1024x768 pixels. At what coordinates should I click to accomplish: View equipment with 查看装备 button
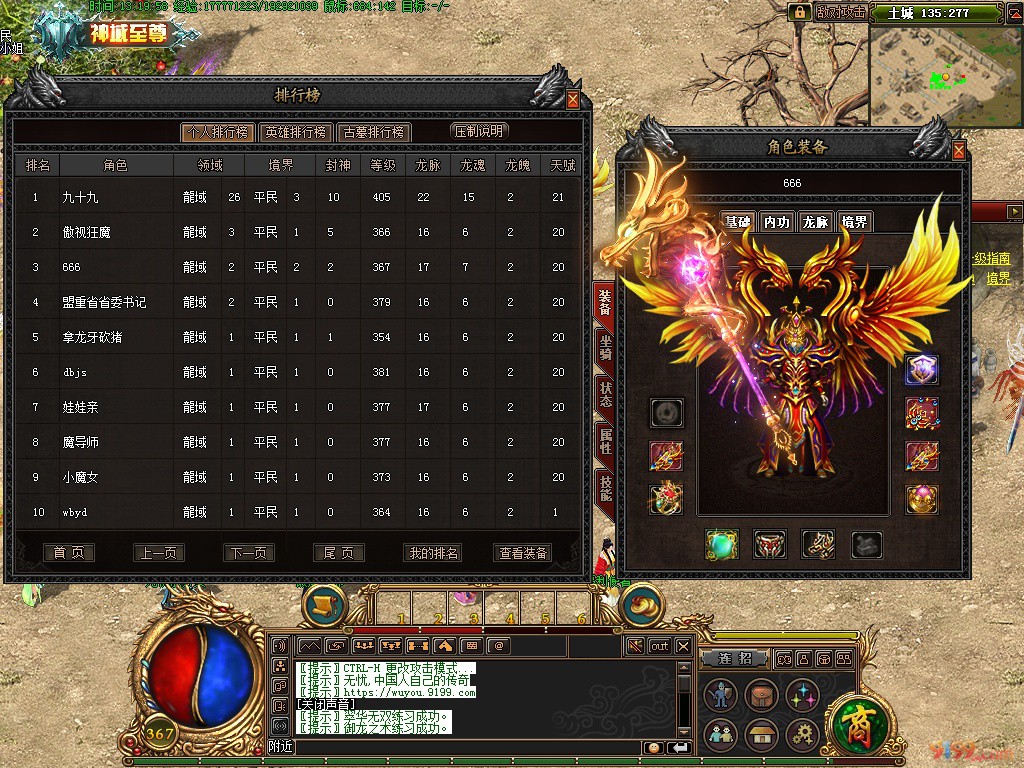pos(522,553)
